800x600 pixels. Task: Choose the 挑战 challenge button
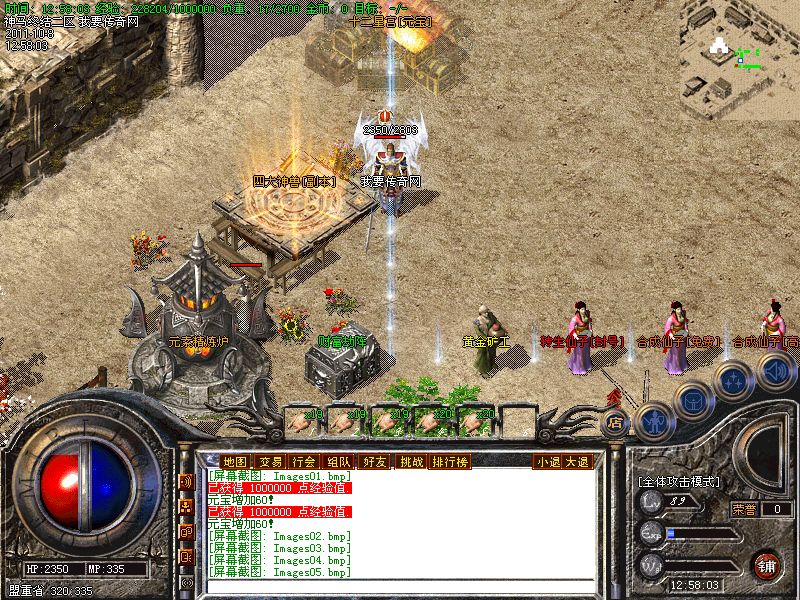[x=411, y=461]
